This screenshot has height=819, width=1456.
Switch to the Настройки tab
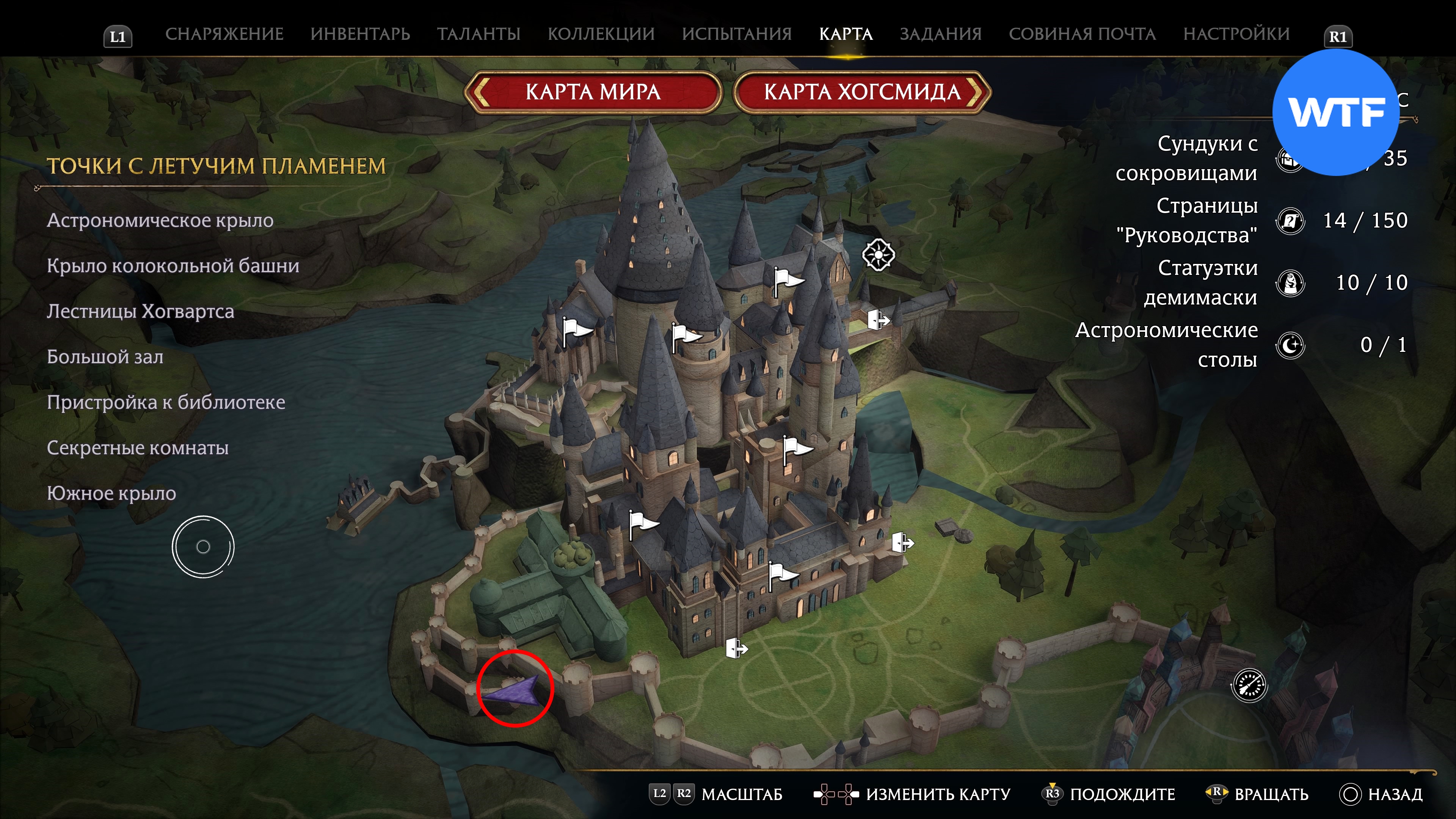pyautogui.click(x=1236, y=34)
